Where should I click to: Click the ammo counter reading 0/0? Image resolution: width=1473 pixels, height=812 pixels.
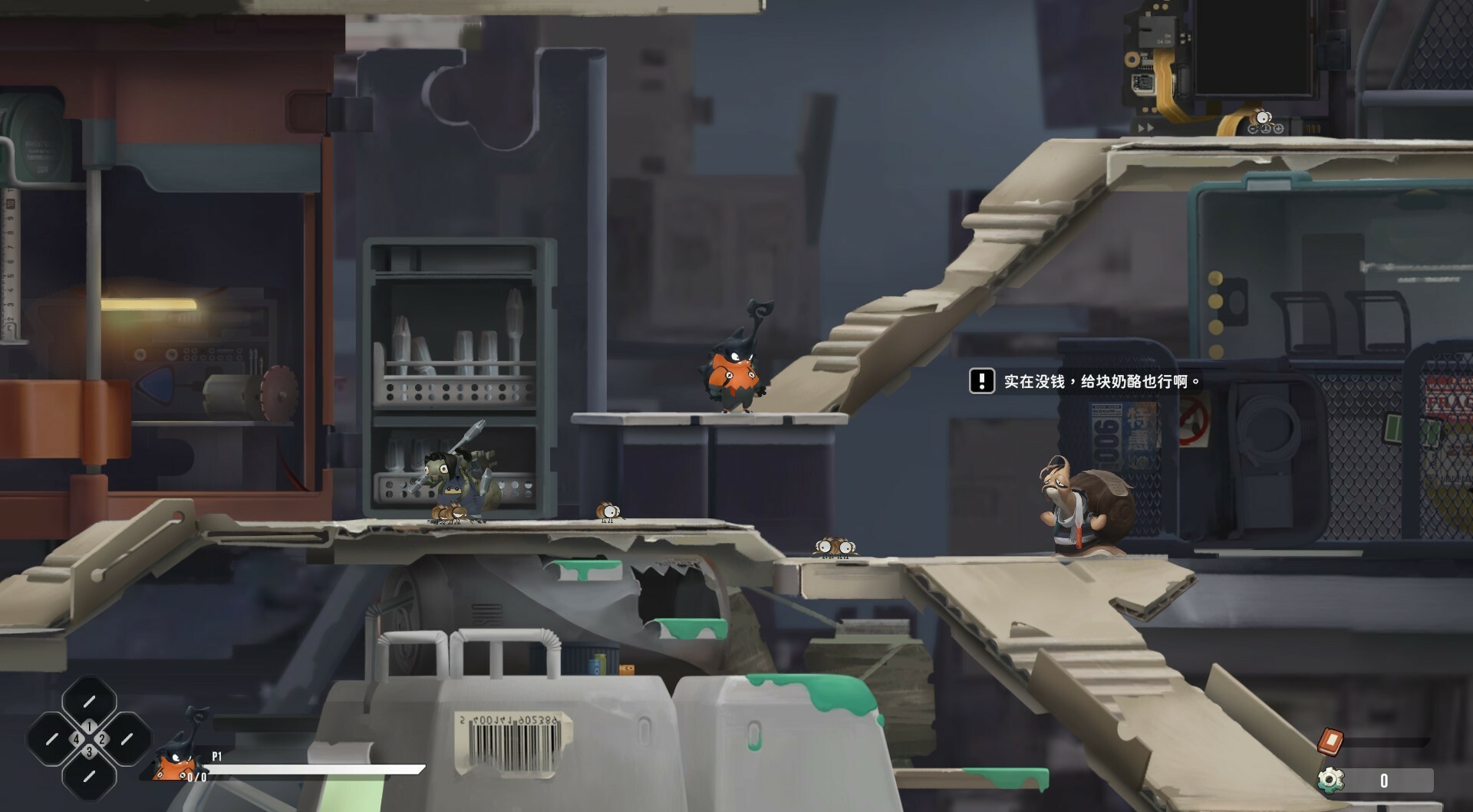[x=196, y=777]
